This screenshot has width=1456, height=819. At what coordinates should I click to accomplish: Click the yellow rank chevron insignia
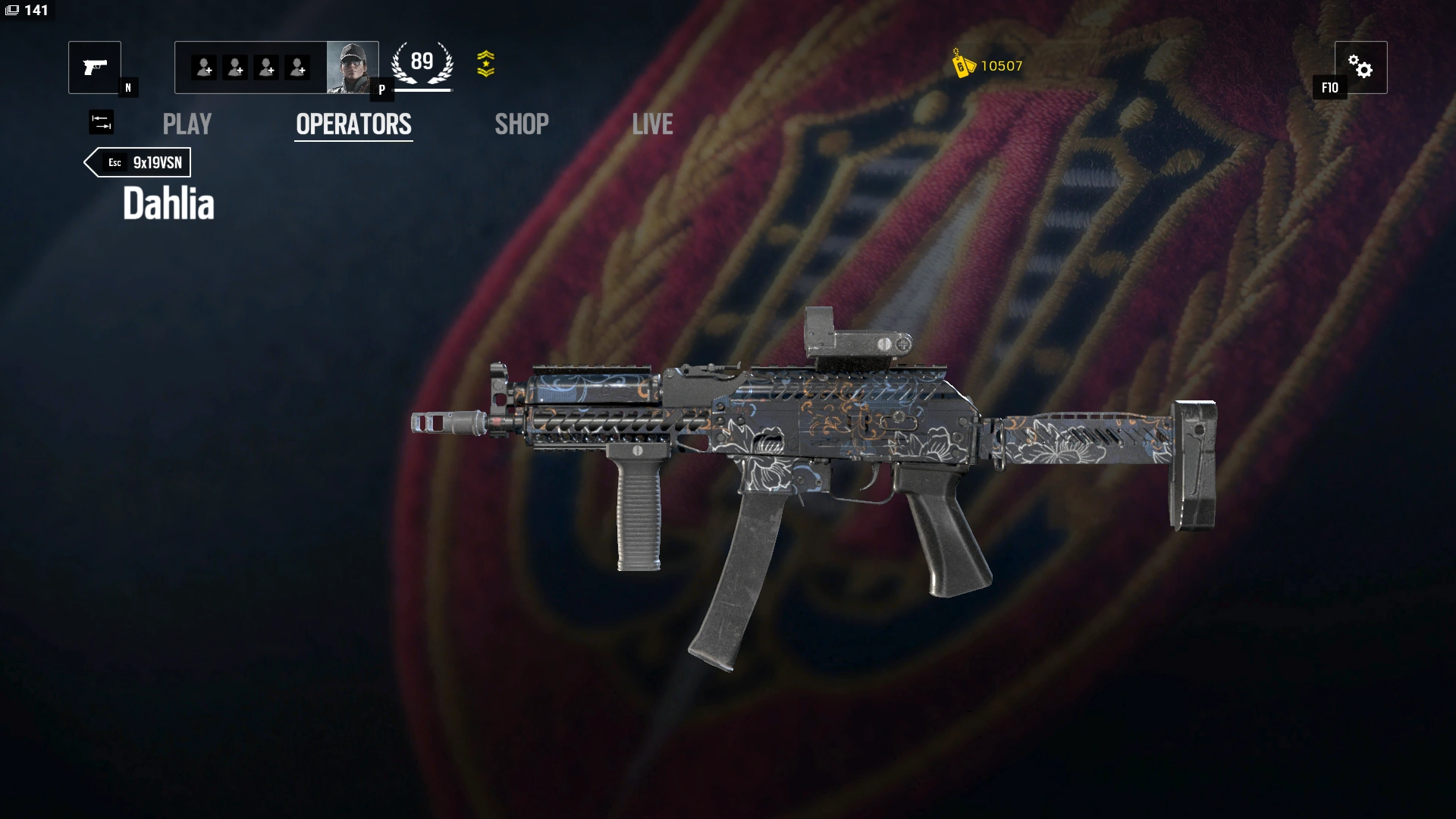coord(488,64)
